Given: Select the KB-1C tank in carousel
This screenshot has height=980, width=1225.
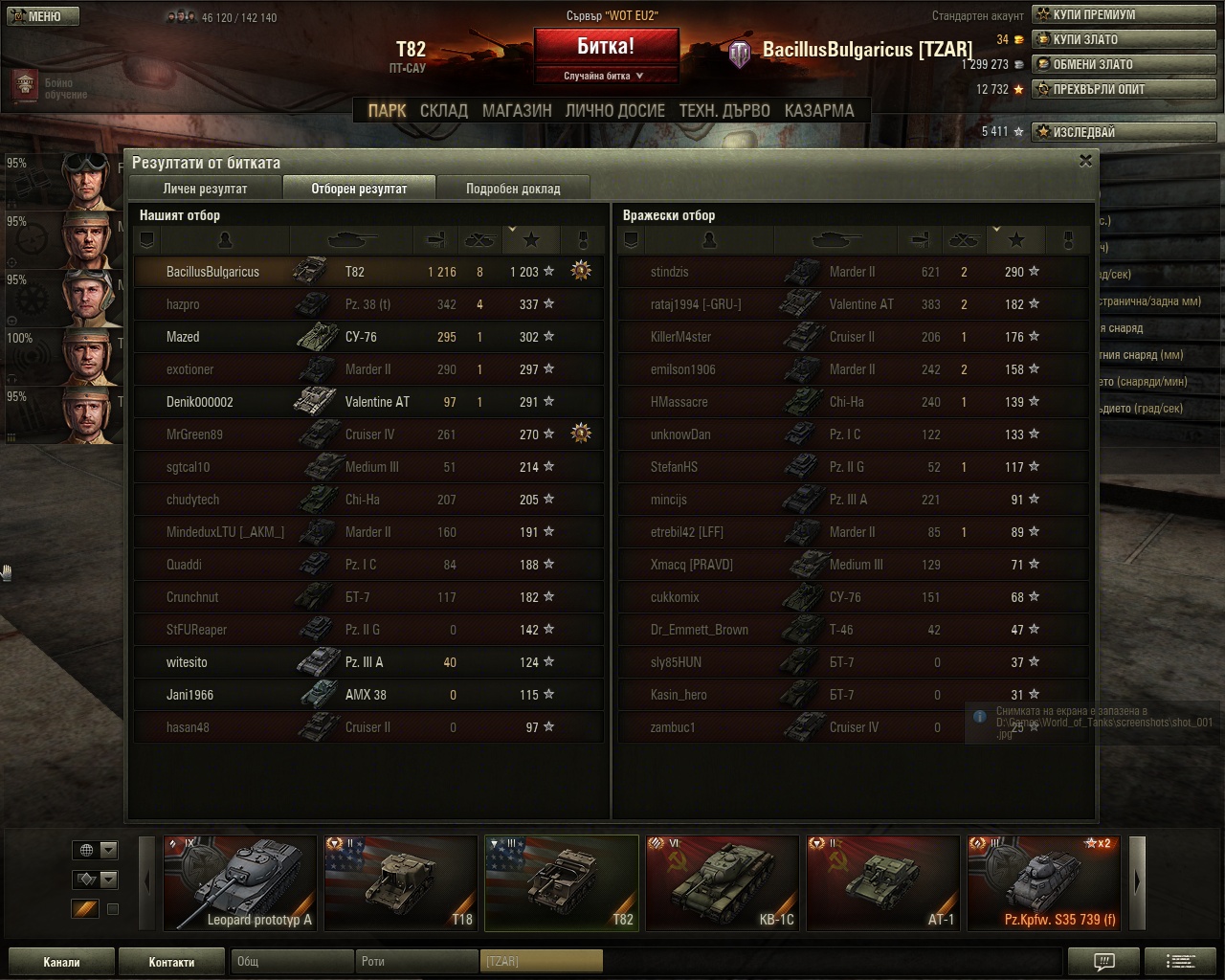Looking at the screenshot, I should point(723,882).
